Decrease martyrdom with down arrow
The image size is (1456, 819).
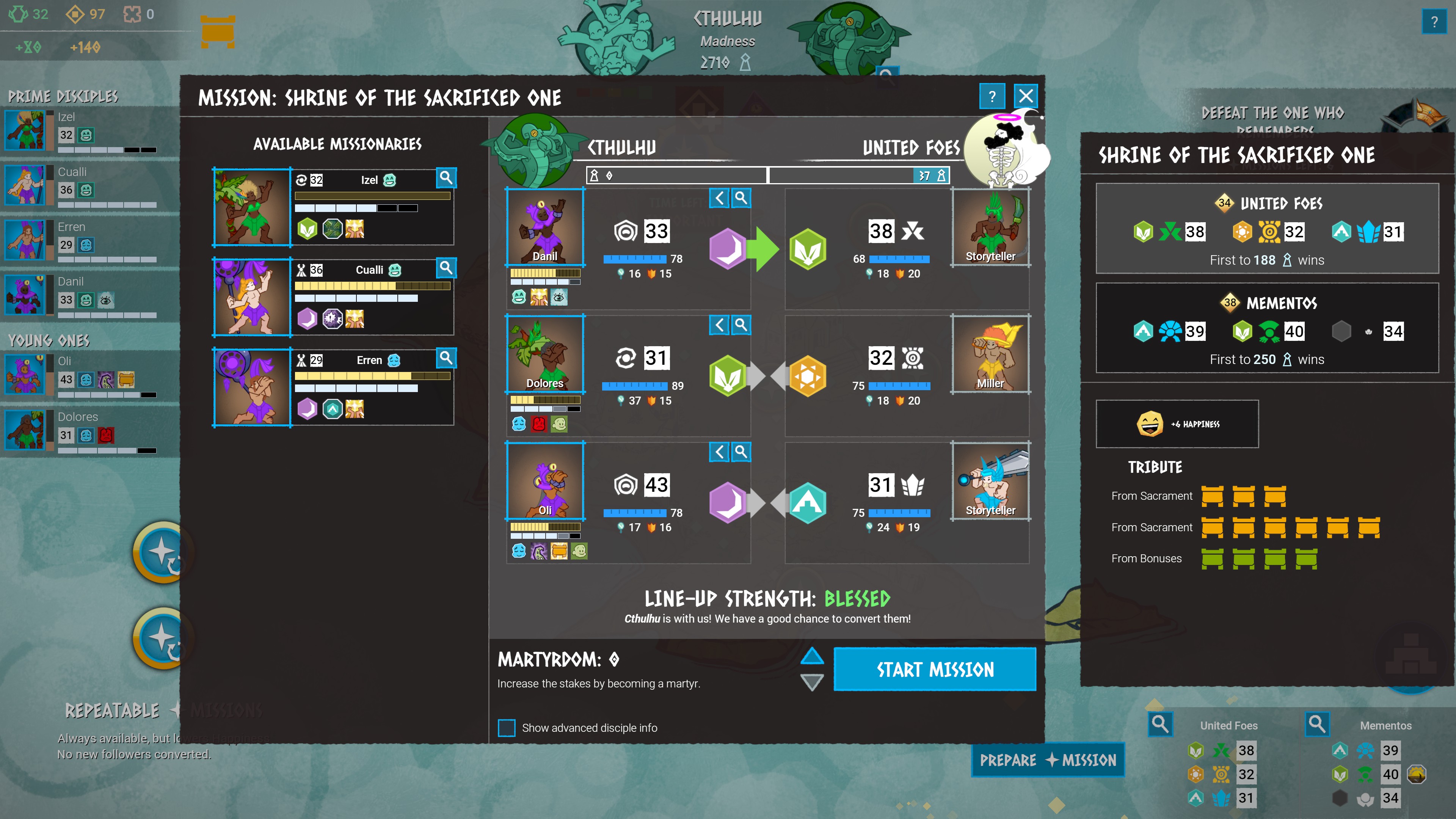click(812, 682)
